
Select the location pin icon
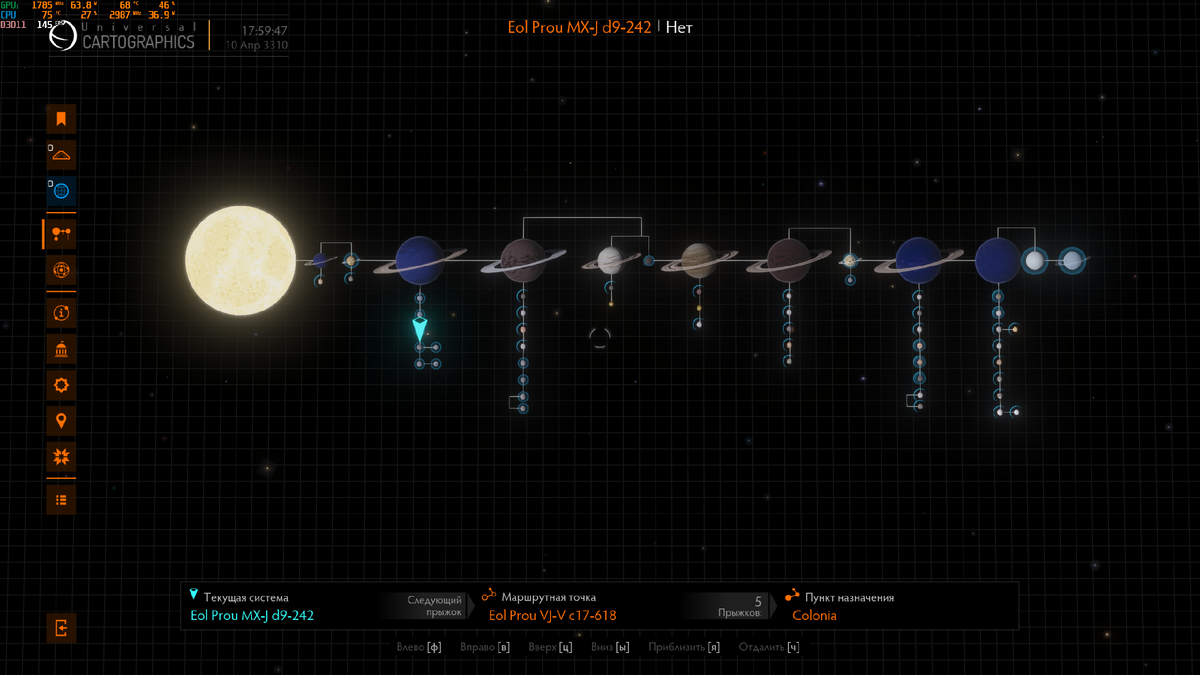click(61, 421)
